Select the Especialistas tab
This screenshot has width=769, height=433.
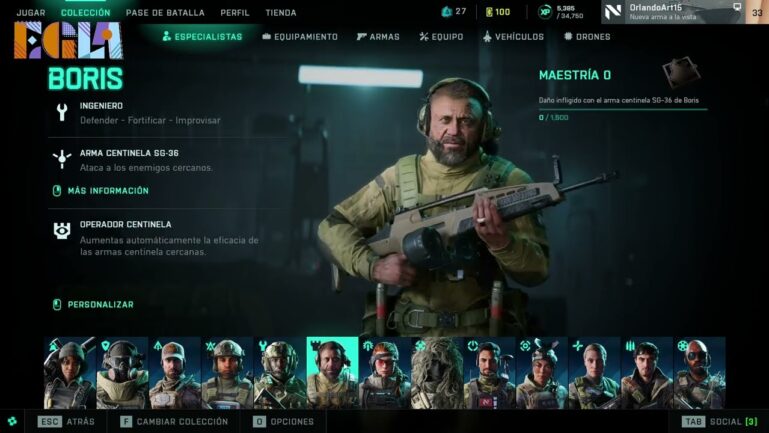click(202, 37)
